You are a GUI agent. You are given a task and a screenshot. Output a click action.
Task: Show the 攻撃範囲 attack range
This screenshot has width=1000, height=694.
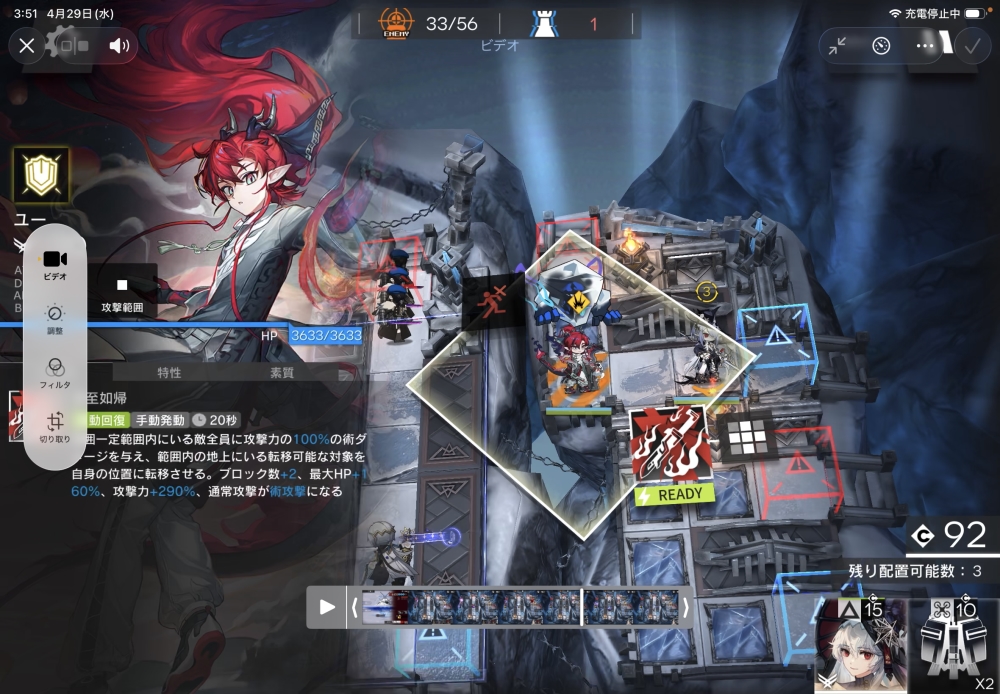coord(123,294)
